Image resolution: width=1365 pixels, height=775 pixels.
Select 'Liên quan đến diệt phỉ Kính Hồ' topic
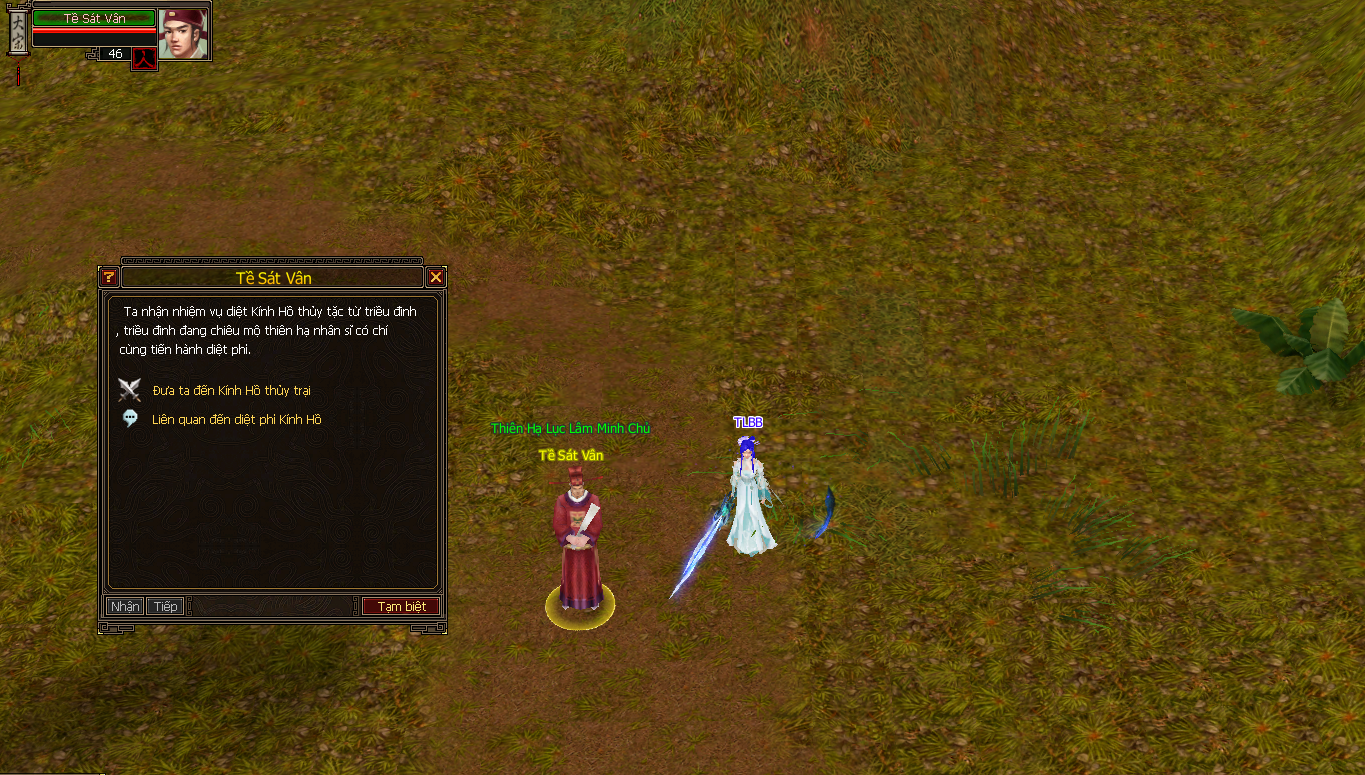pos(236,420)
